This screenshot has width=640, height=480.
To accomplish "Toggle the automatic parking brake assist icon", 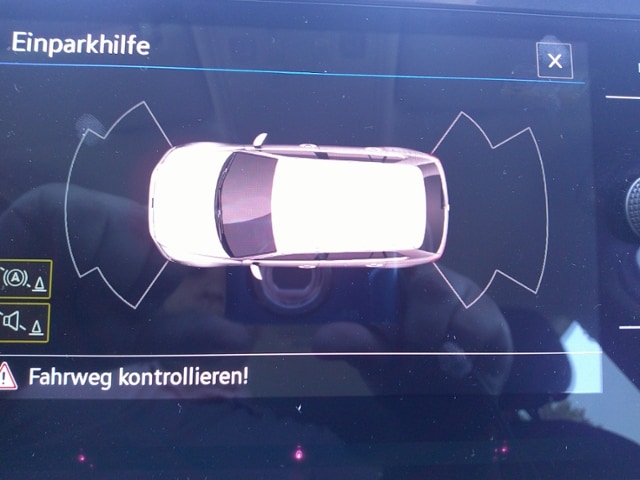I will pyautogui.click(x=25, y=278).
